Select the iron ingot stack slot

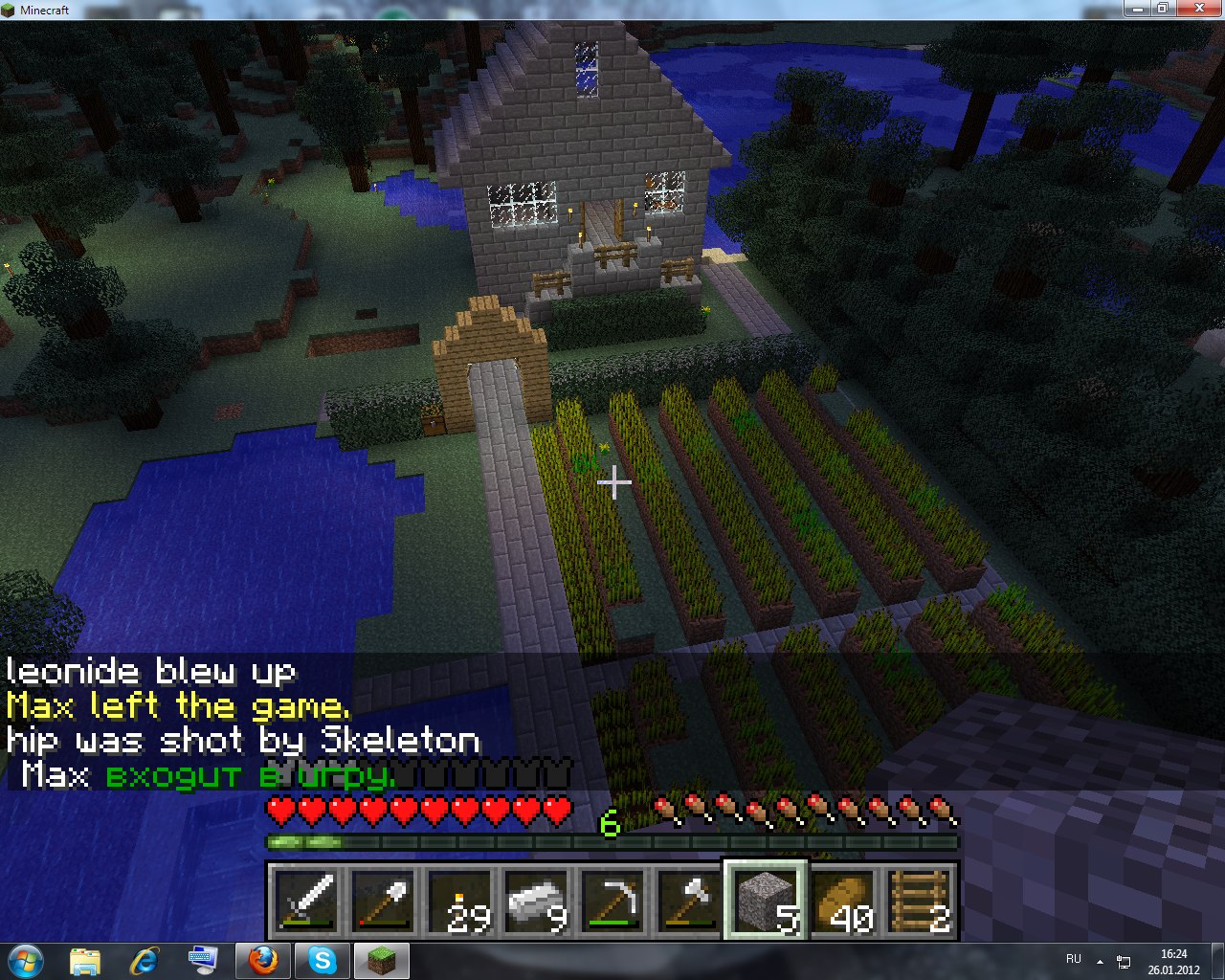pyautogui.click(x=536, y=902)
